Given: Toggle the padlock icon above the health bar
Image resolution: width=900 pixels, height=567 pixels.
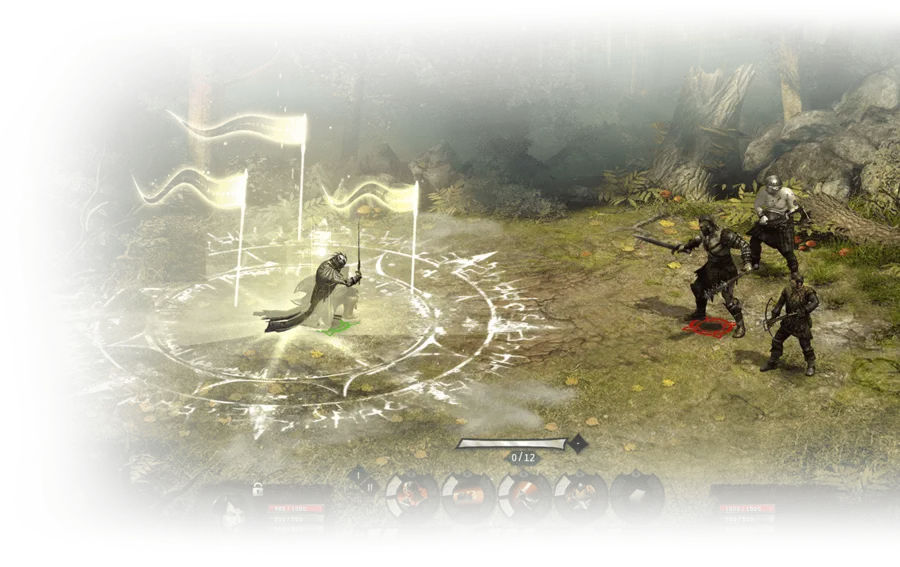Looking at the screenshot, I should pos(258,489).
